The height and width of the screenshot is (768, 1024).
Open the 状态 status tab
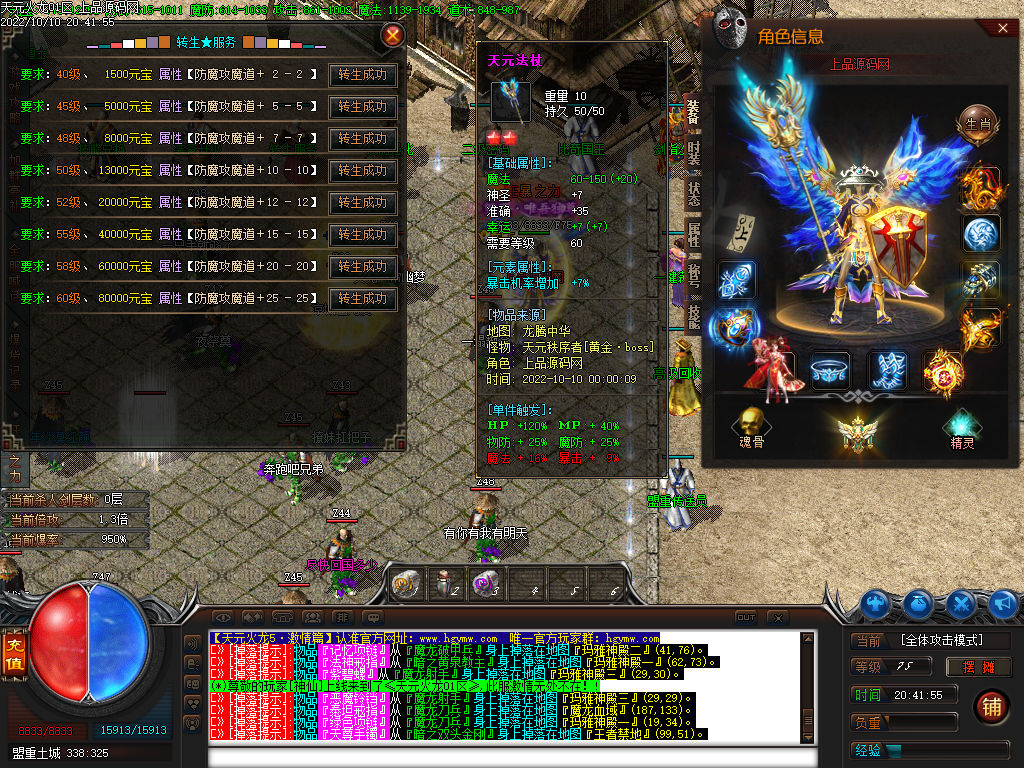click(x=693, y=194)
